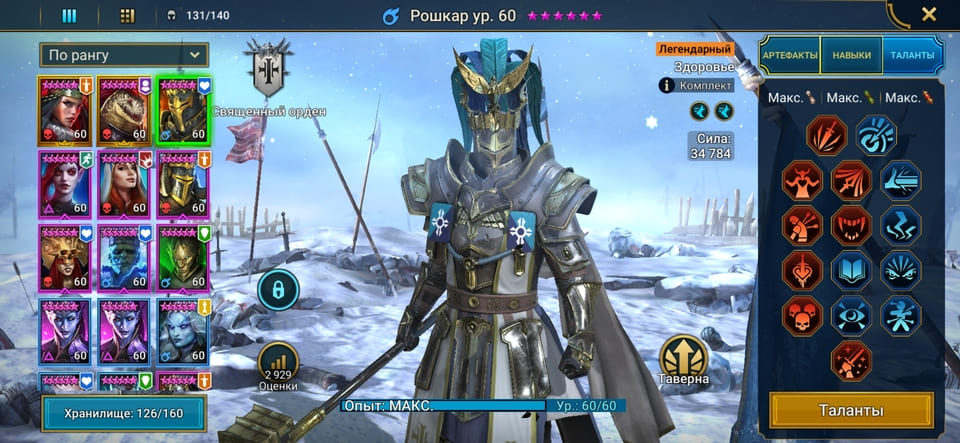Image resolution: width=960 pixels, height=443 pixels.
Task: Select the Таланты tab
Action: pos(913,55)
